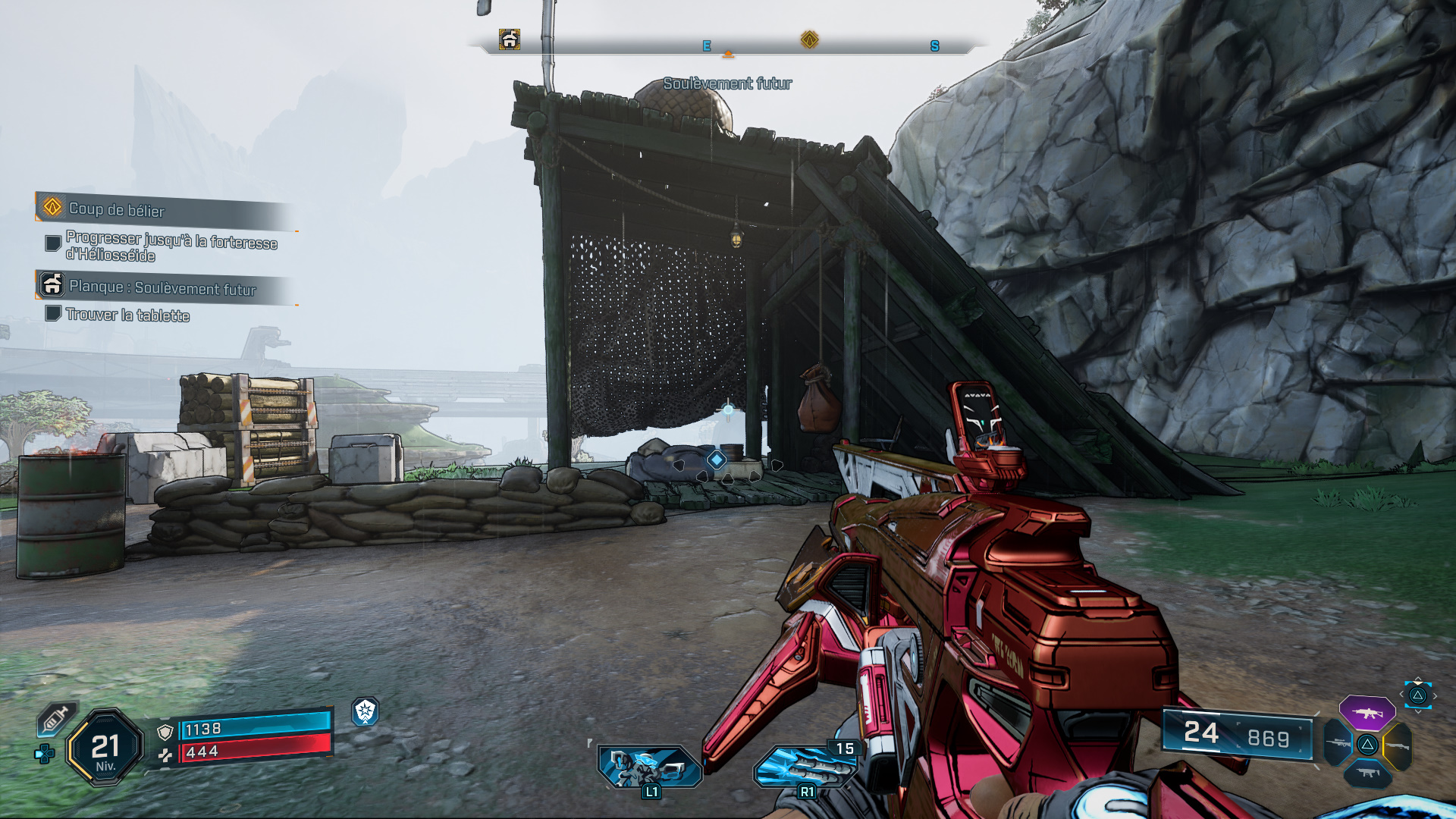Select the blue sniper rifle weapon slot
The height and width of the screenshot is (819, 1456).
(x=1338, y=743)
